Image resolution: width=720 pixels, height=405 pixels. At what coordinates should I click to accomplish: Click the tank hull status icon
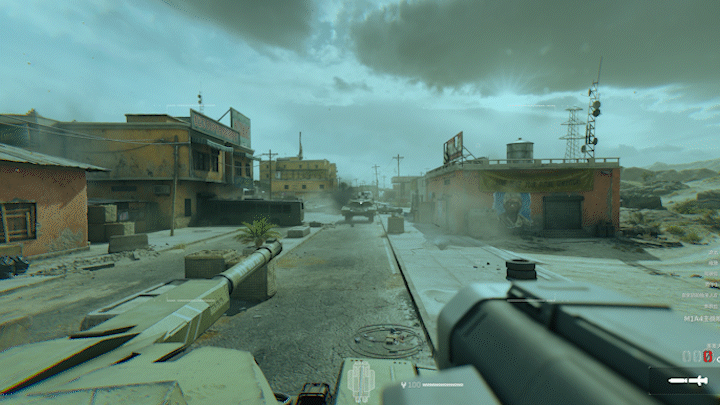point(360,381)
